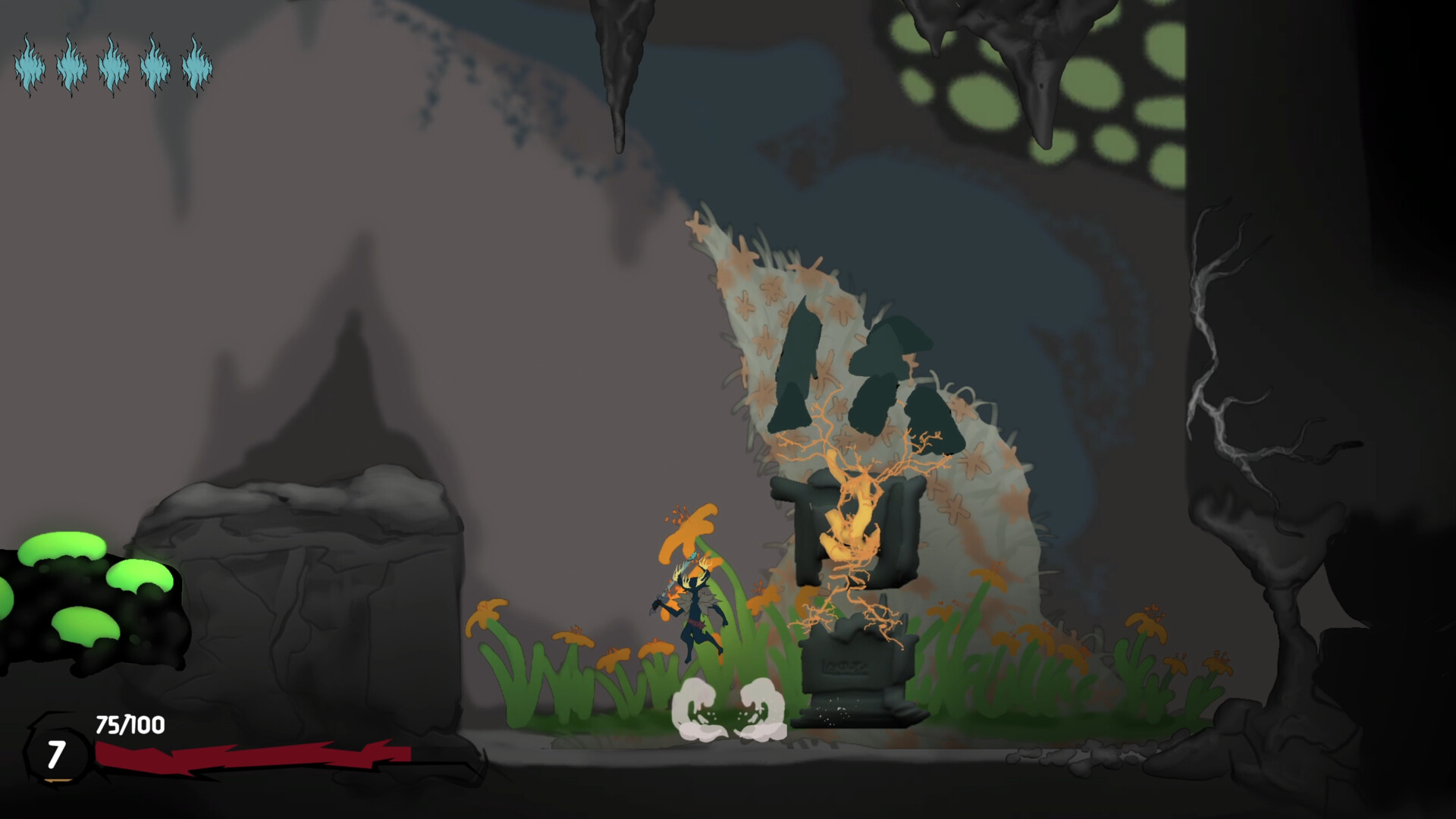Select the last flame icon in the HUD row
This screenshot has height=819, width=1456.
tap(197, 68)
